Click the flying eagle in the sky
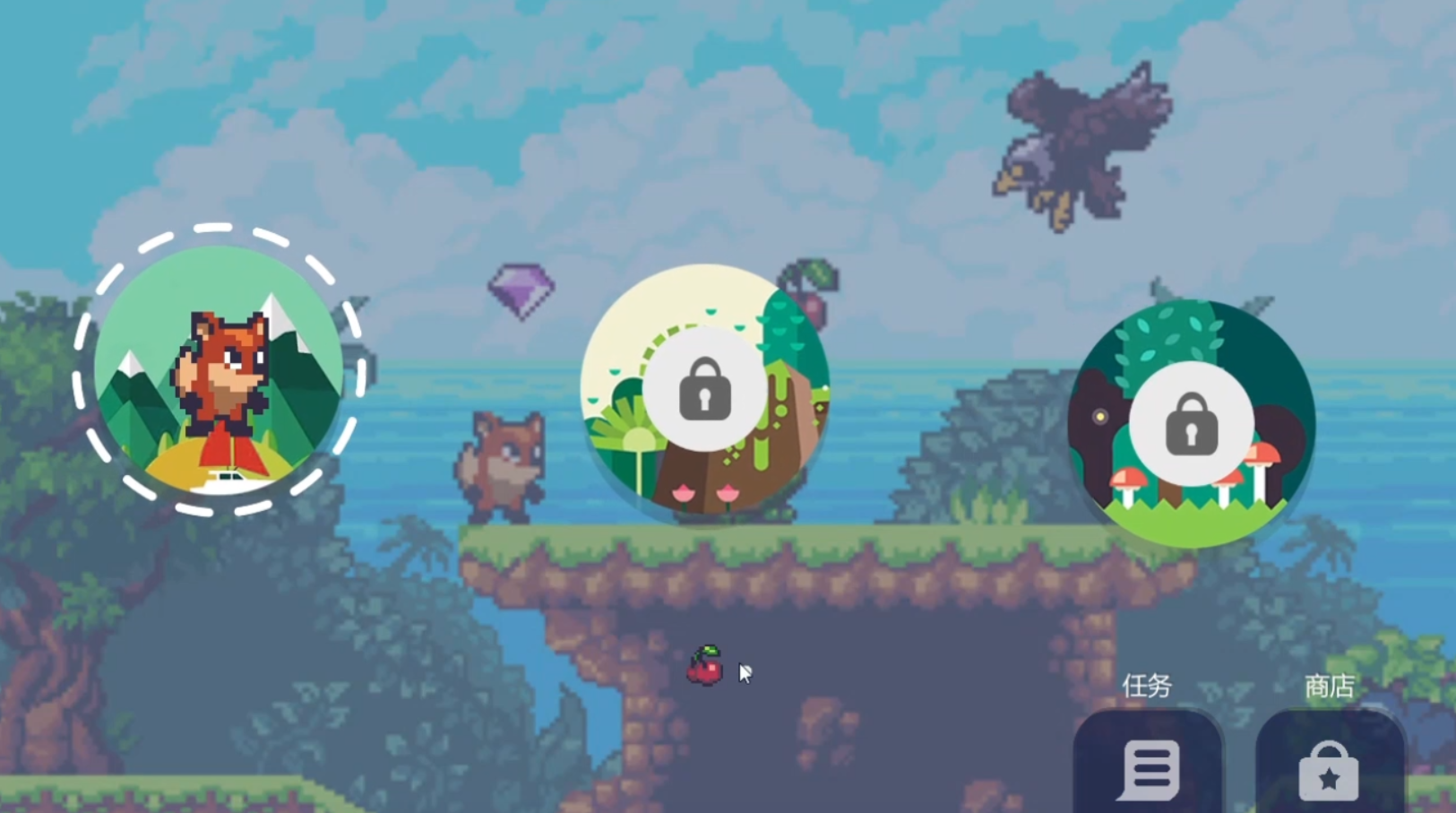Image resolution: width=1456 pixels, height=813 pixels. click(x=1081, y=143)
